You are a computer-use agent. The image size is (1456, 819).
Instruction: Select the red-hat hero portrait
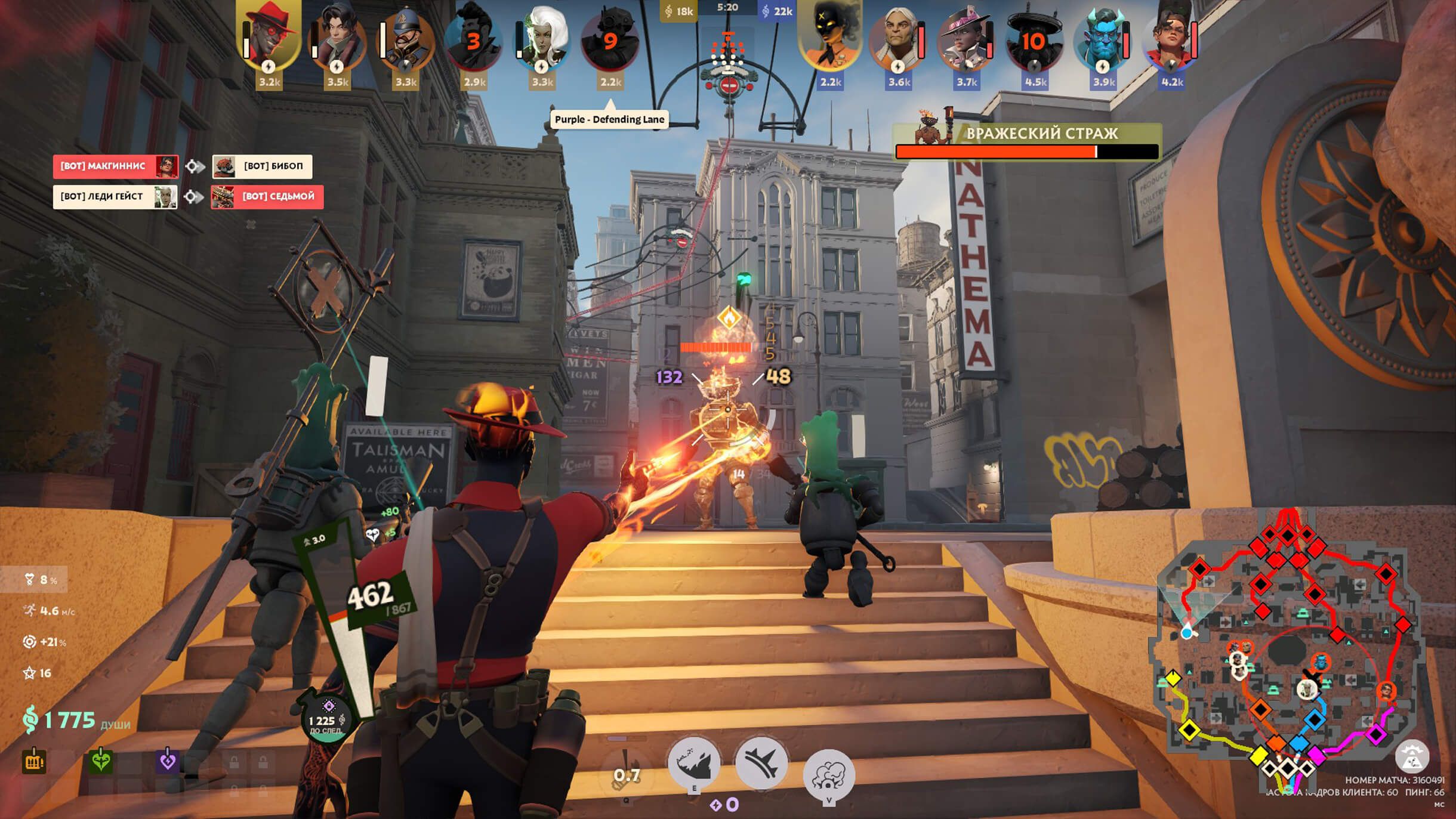pos(270,37)
